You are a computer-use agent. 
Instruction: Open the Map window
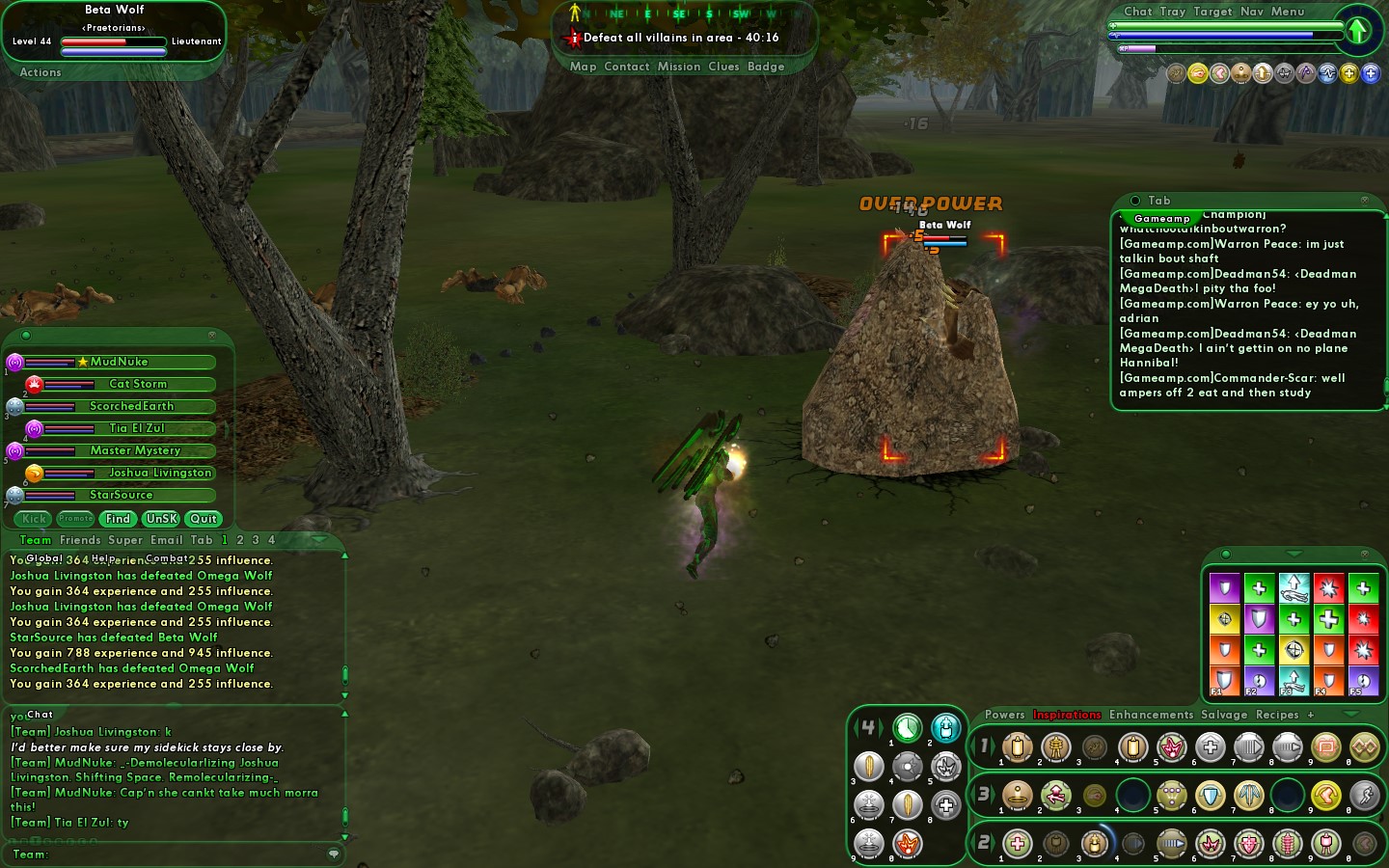[583, 67]
